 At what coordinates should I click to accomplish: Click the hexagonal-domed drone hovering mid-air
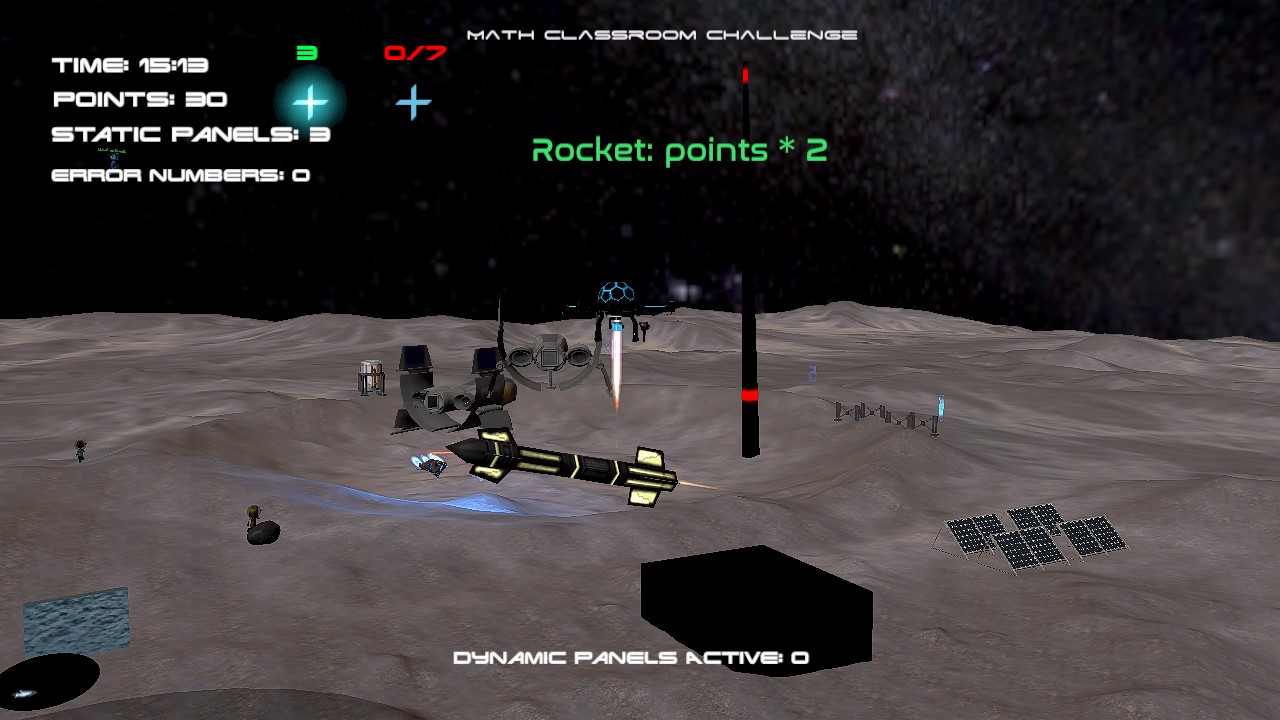619,290
